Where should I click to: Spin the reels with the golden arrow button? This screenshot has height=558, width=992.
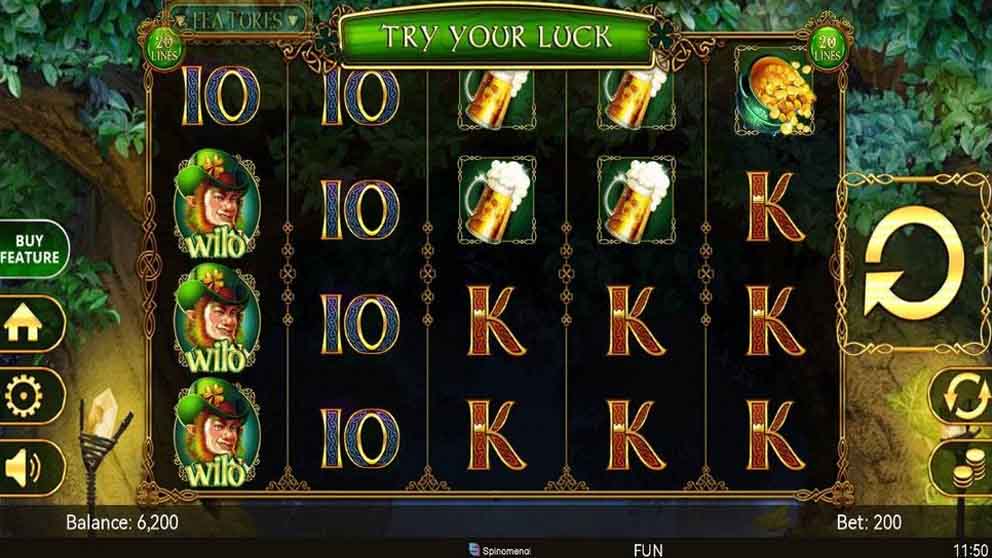913,264
